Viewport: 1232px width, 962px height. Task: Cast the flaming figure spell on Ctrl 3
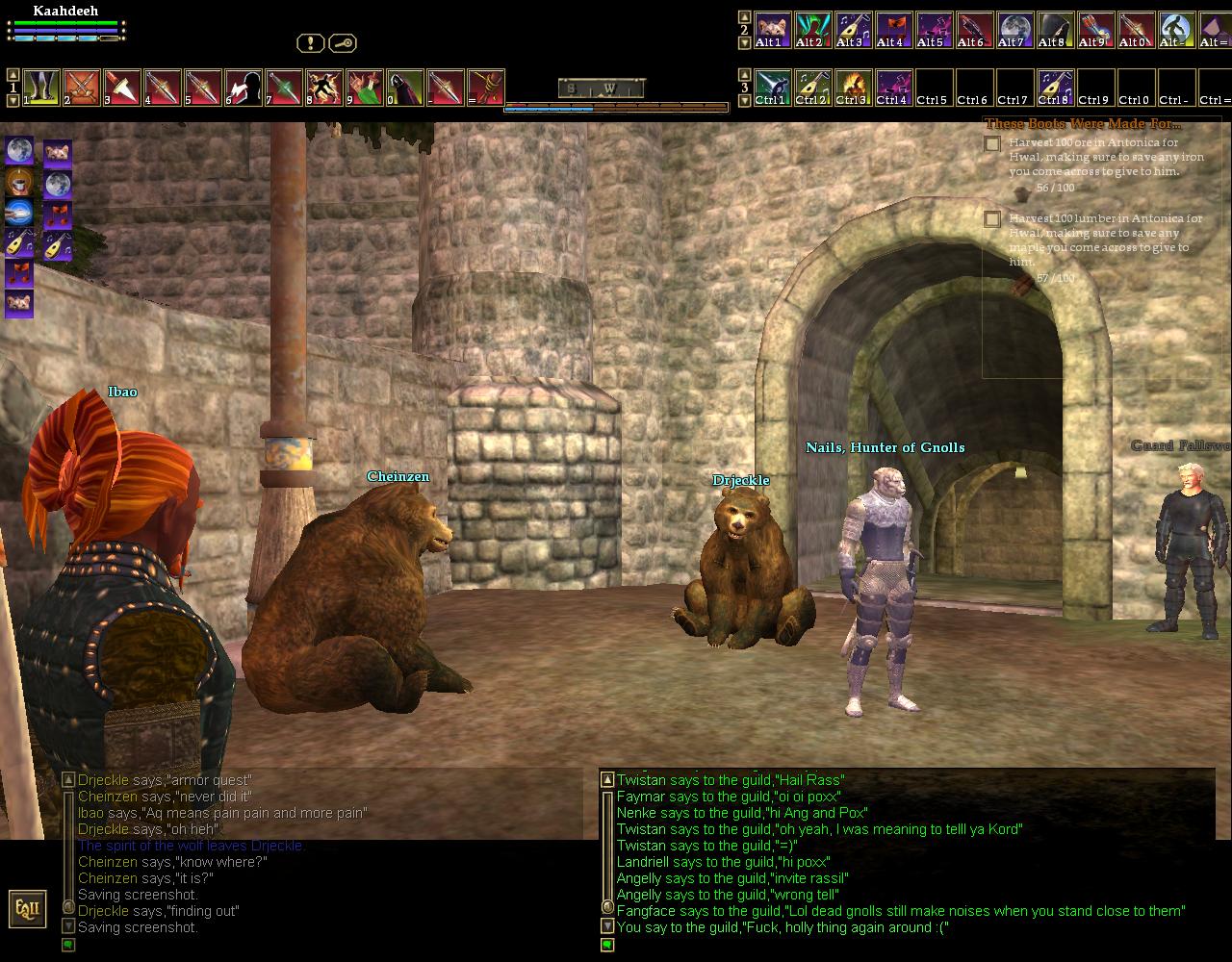(x=854, y=87)
